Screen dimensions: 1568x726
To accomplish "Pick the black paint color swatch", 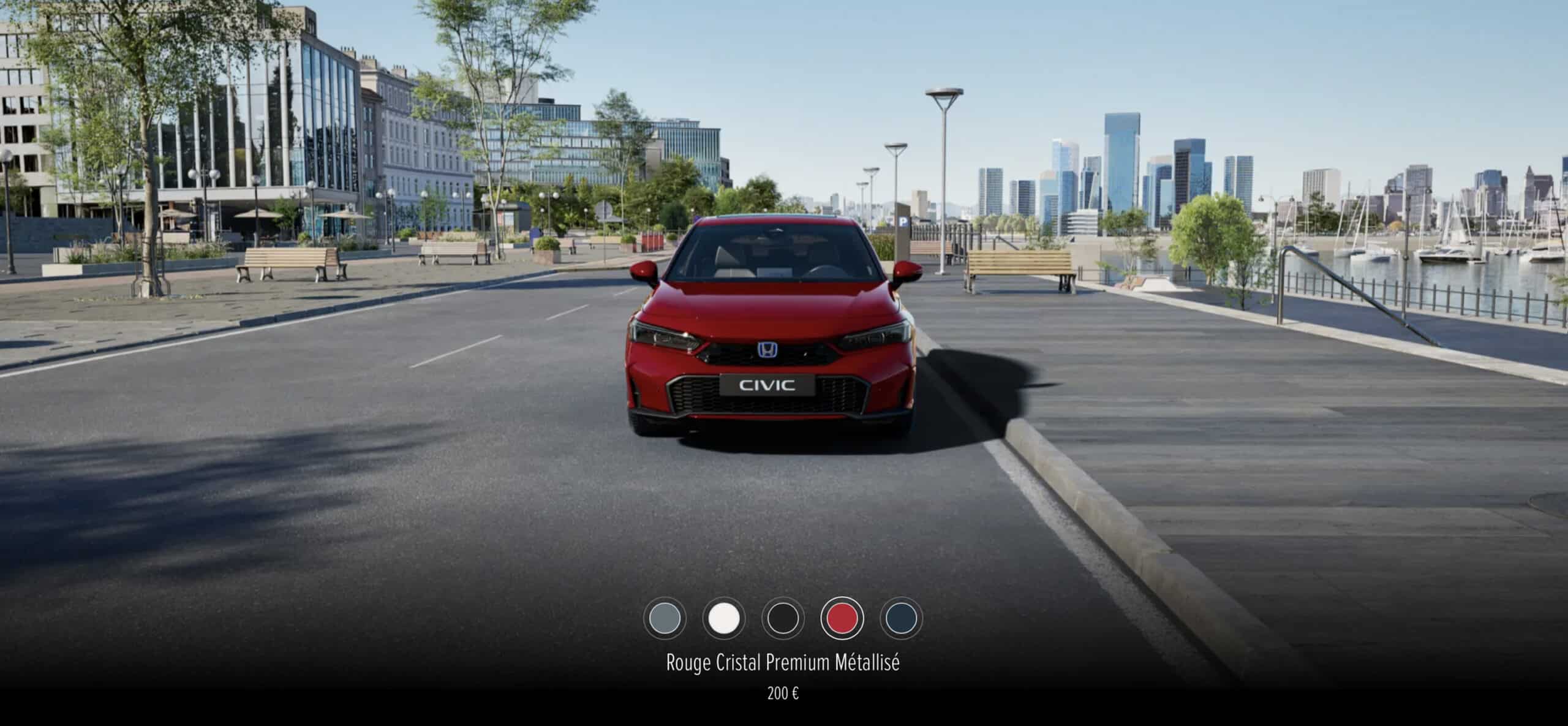I will [783, 618].
